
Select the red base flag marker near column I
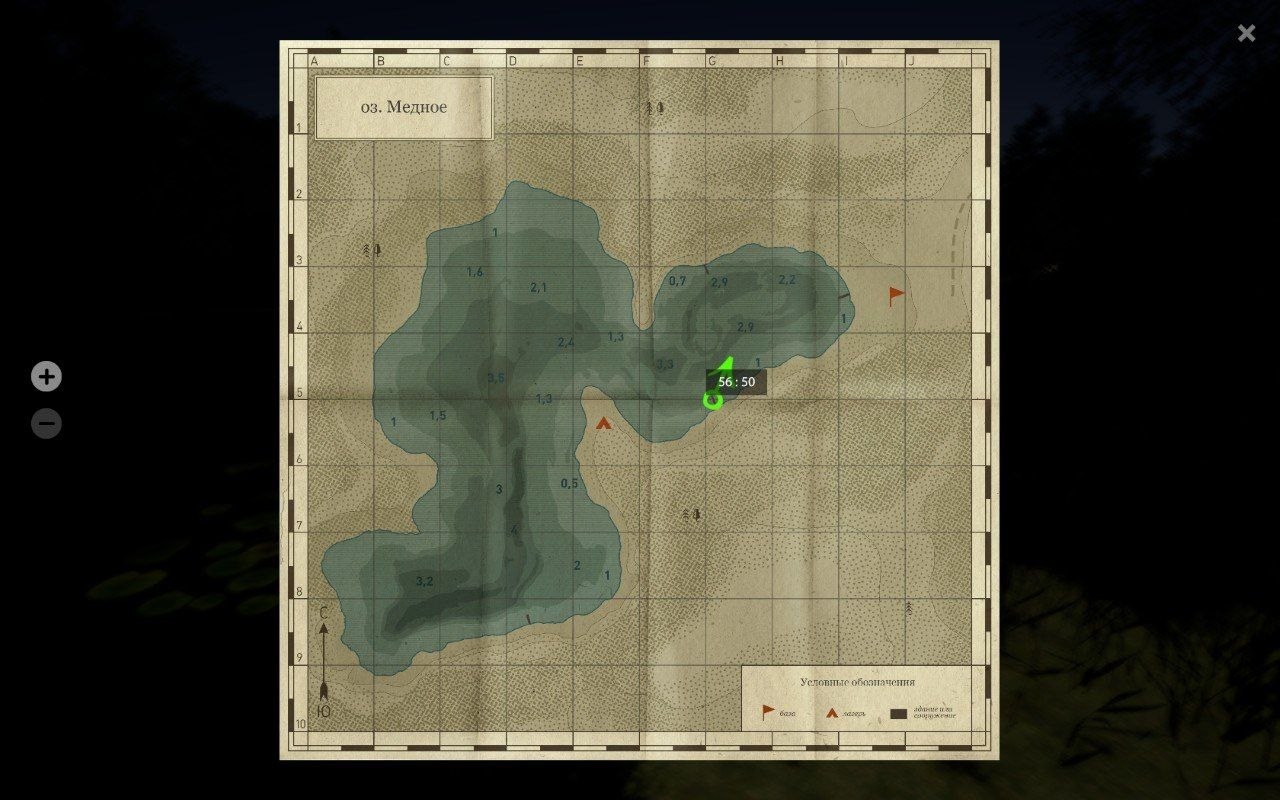[x=893, y=294]
